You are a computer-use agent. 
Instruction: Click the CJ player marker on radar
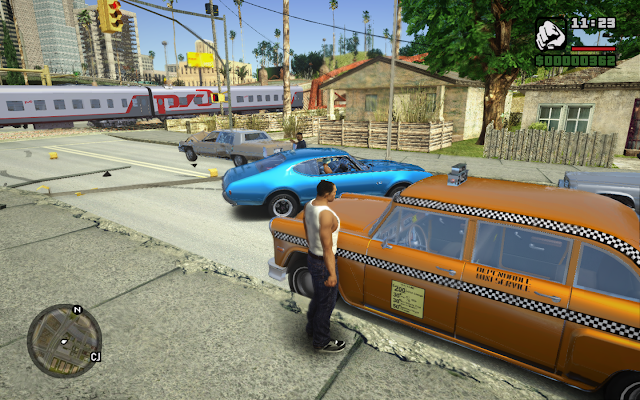(95, 356)
